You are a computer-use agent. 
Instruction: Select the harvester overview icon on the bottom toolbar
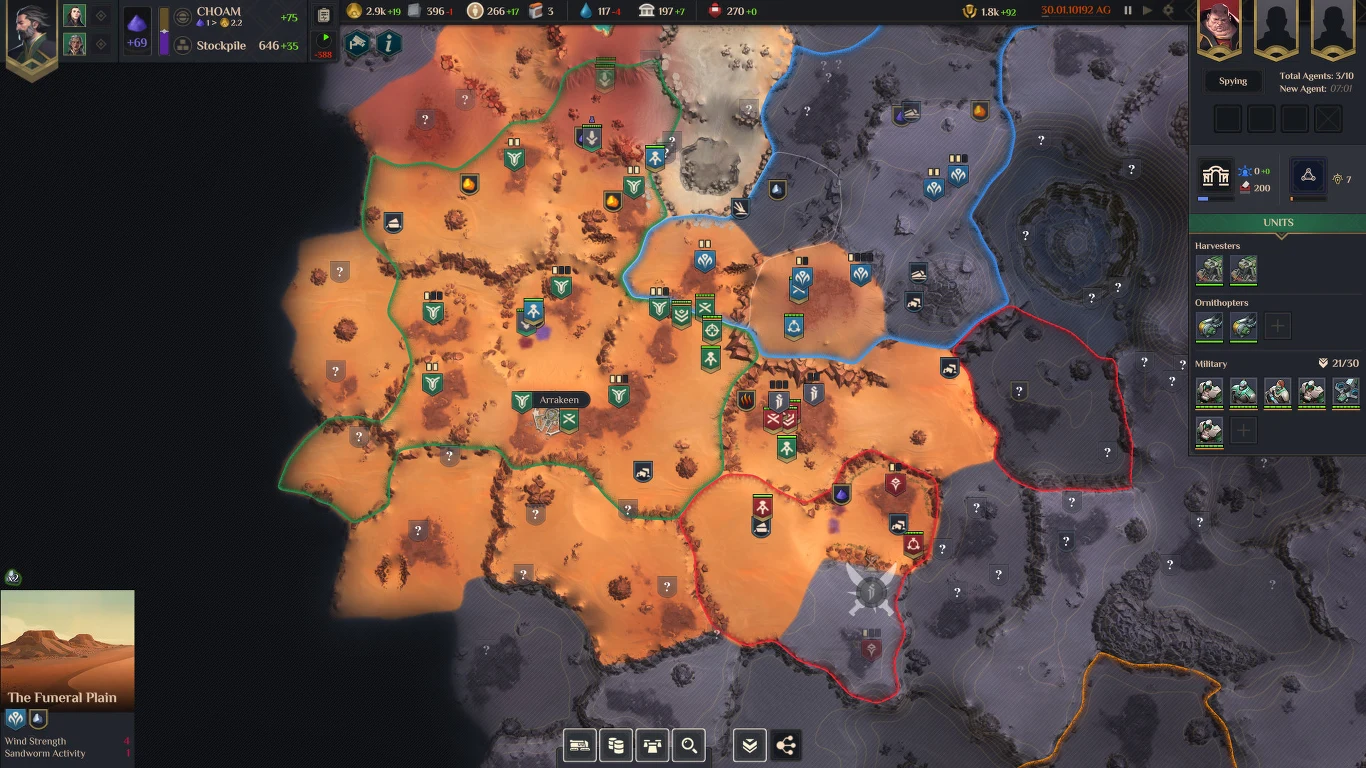click(580, 745)
